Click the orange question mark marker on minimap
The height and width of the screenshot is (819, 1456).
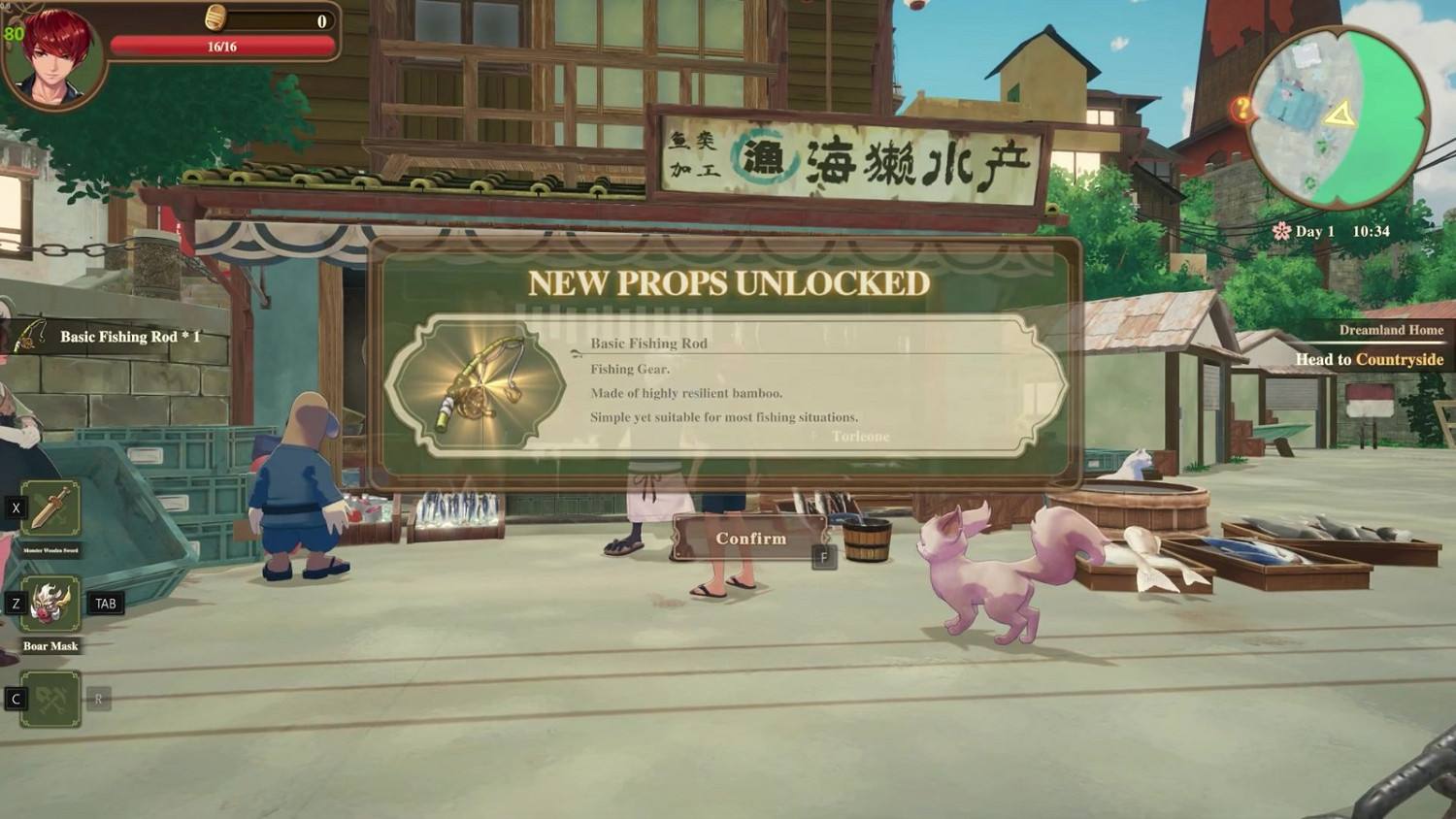point(1241,109)
